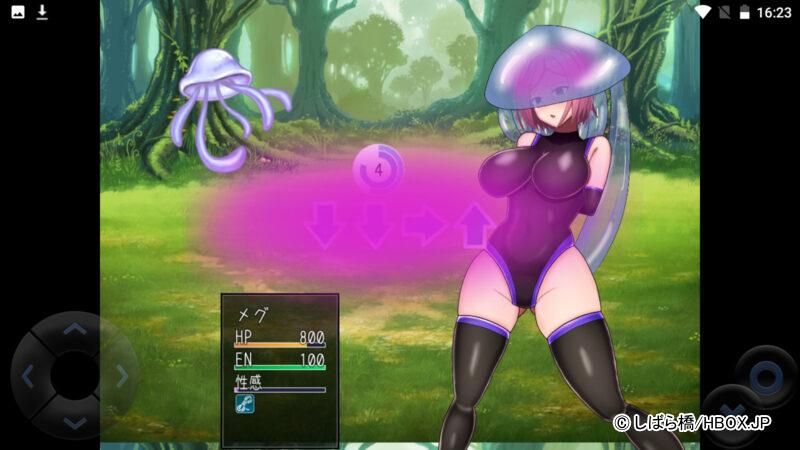Image resolution: width=800 pixels, height=450 pixels.
Task: Tap the virtual d-pad left arrow
Action: [28, 376]
